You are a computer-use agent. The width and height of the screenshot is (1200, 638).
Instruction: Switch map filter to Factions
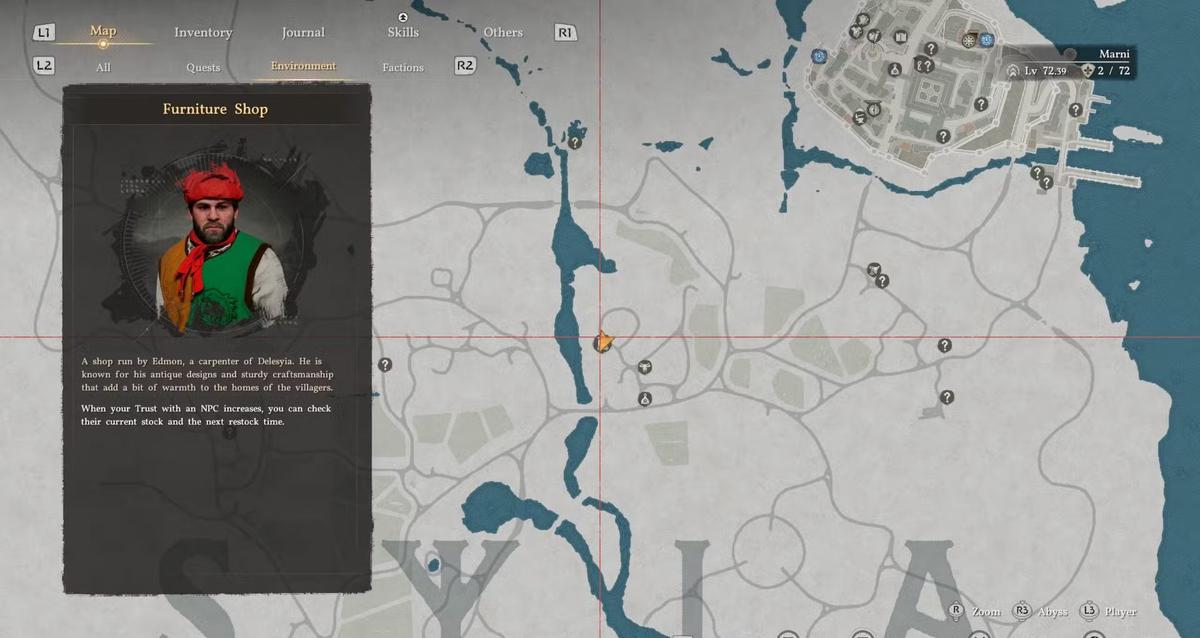point(403,68)
